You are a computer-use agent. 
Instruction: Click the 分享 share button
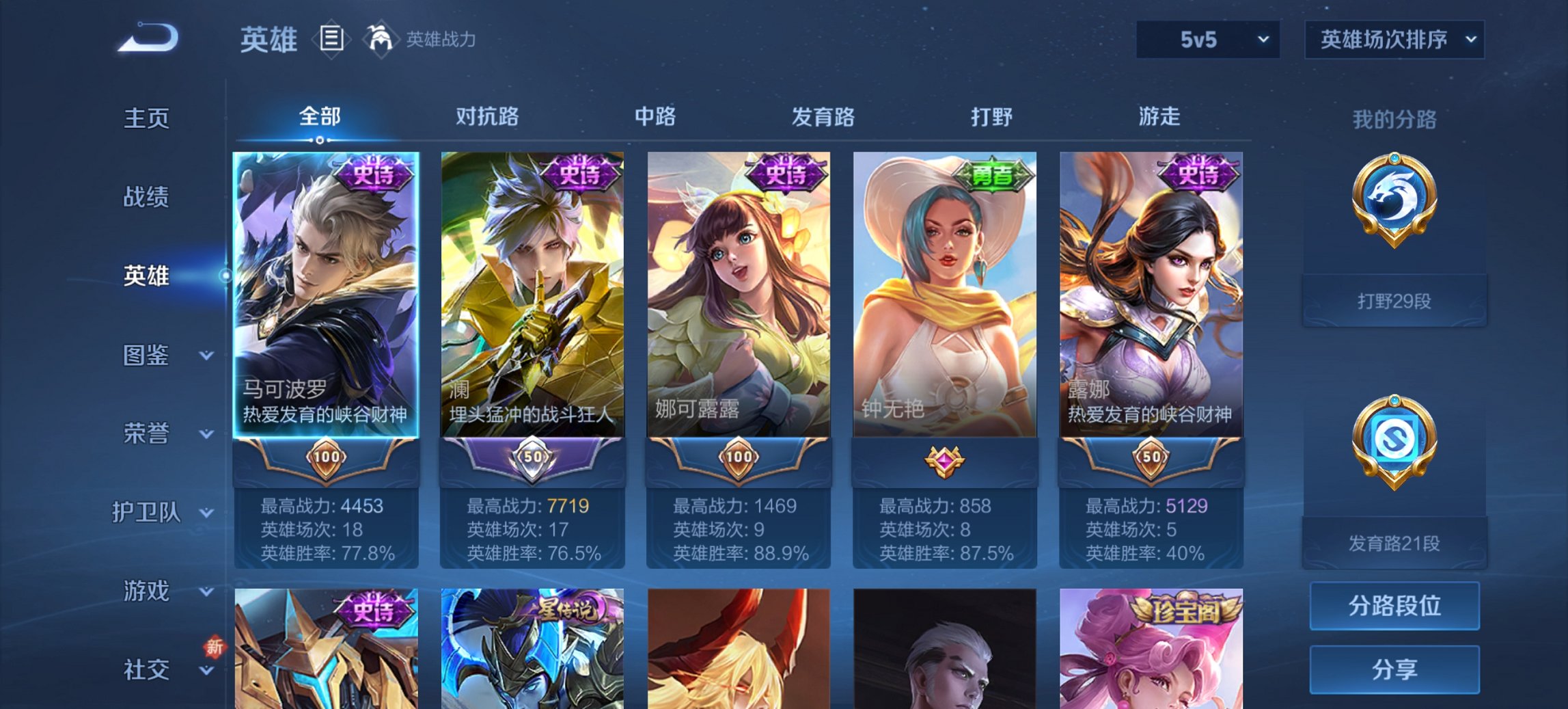(1394, 669)
